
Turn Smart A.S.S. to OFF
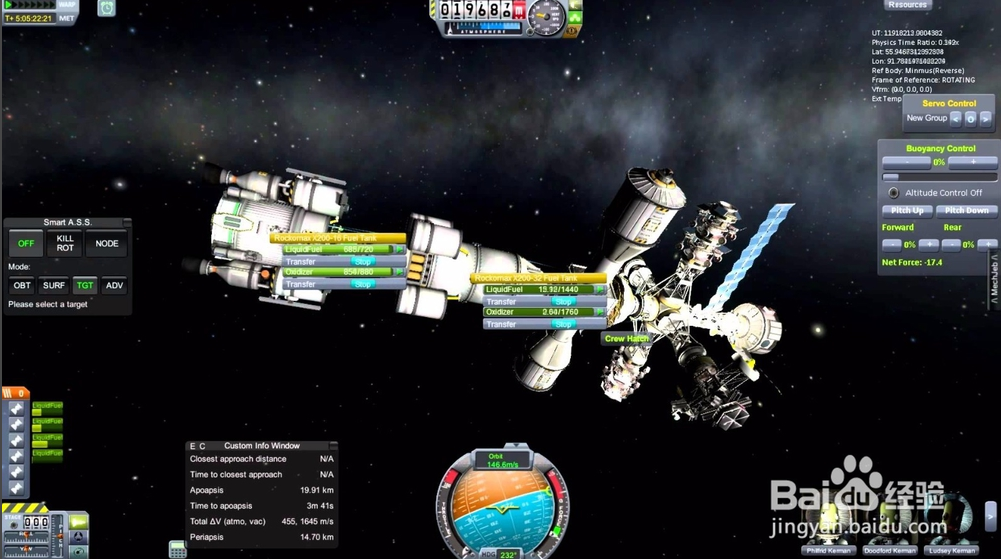27,243
